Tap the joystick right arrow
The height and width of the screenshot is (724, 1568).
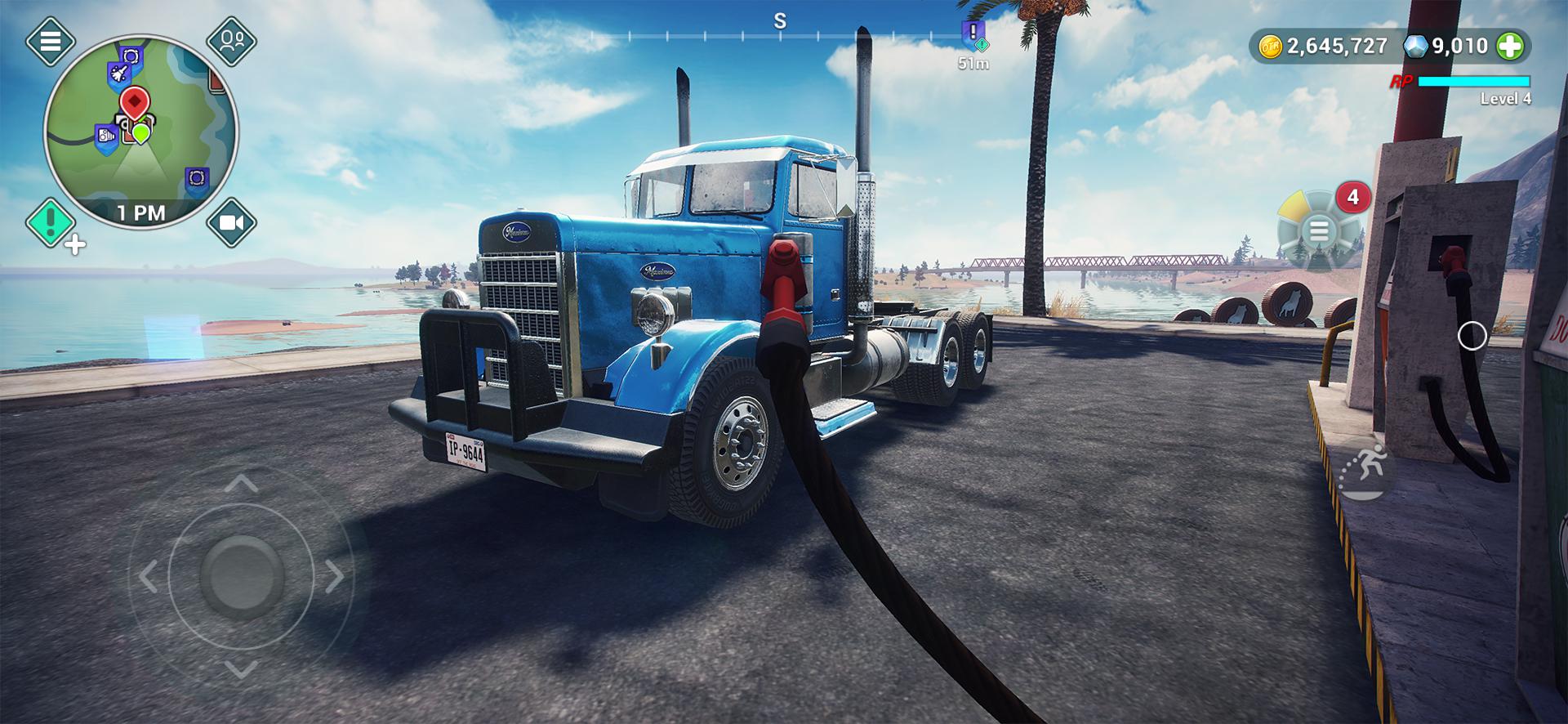click(335, 576)
